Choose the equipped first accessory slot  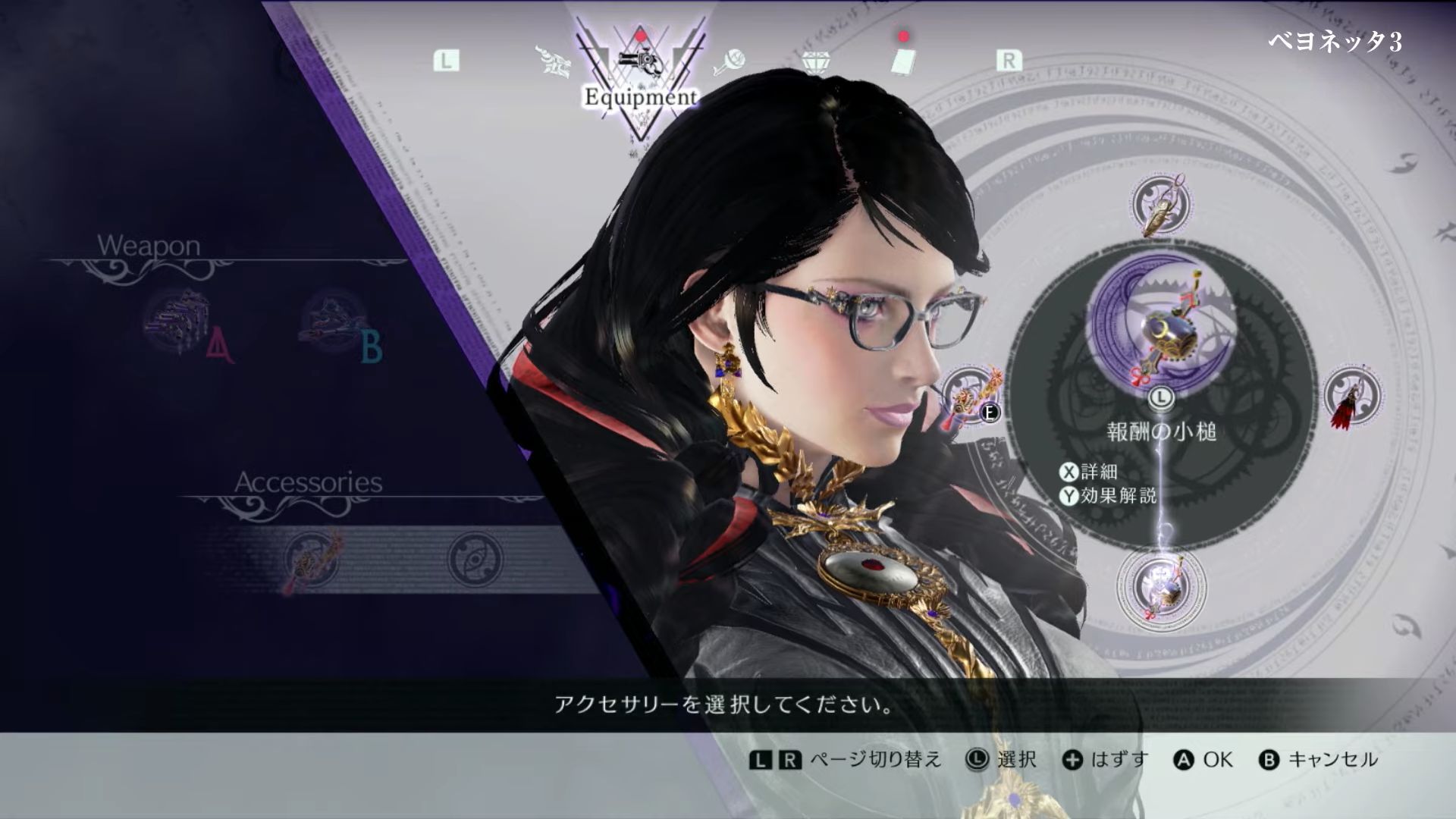pos(312,561)
